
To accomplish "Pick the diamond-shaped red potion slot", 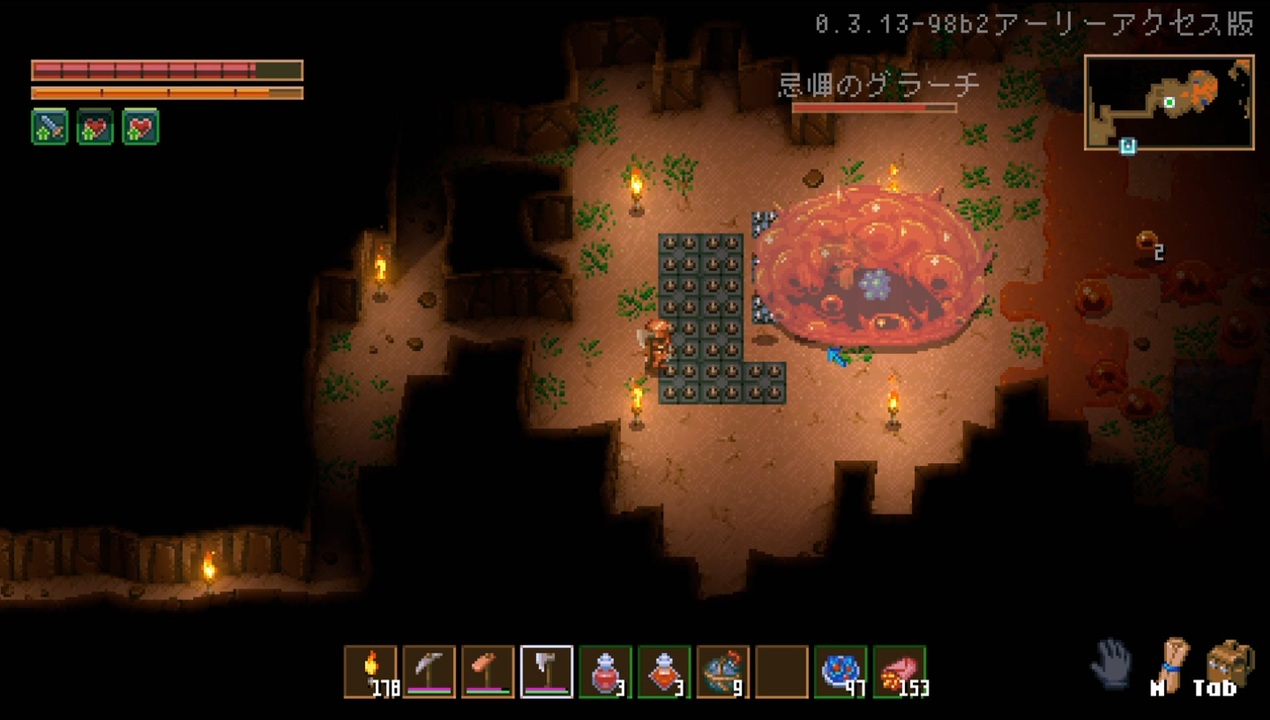I will point(664,671).
